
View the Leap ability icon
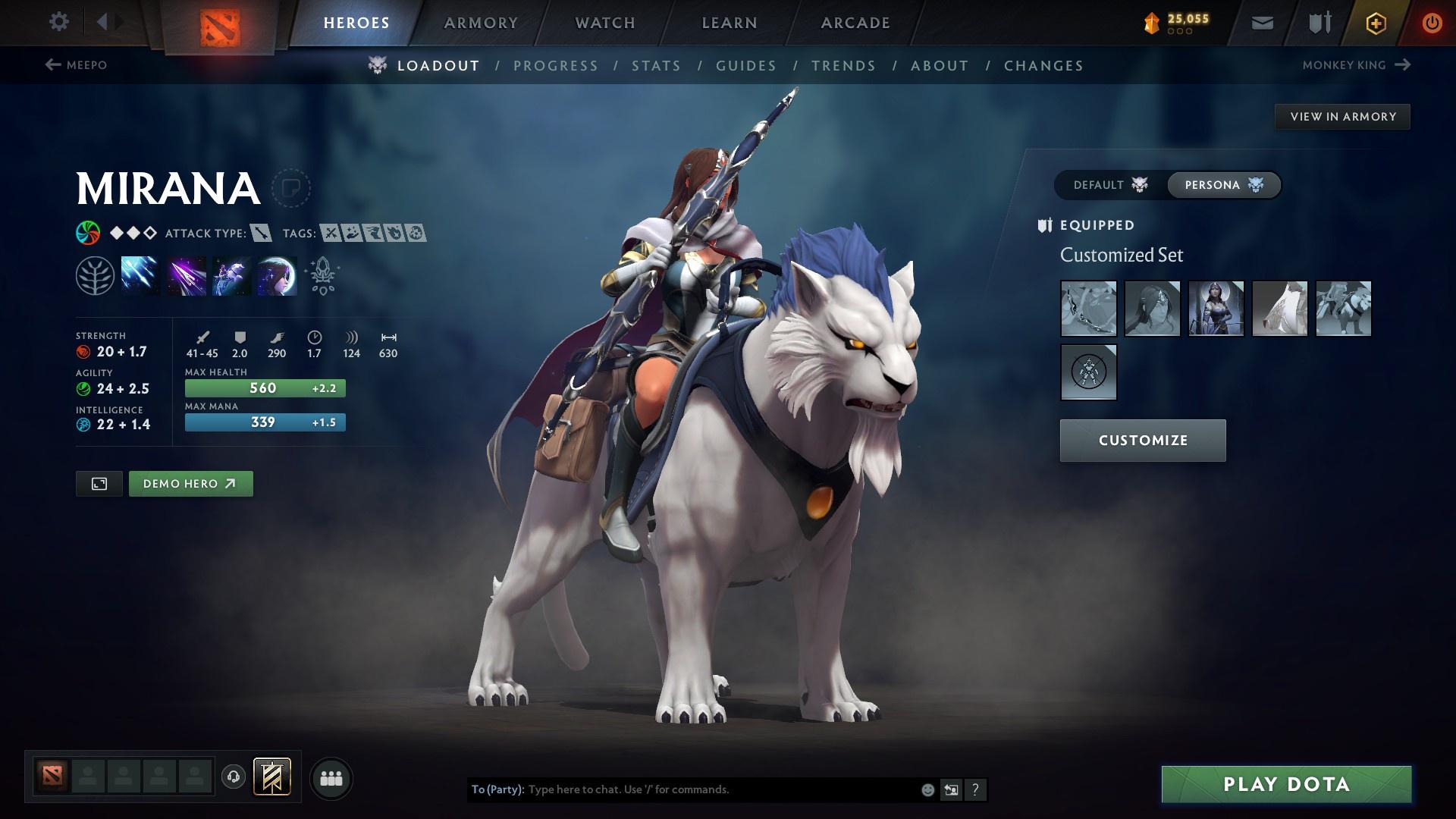point(230,275)
